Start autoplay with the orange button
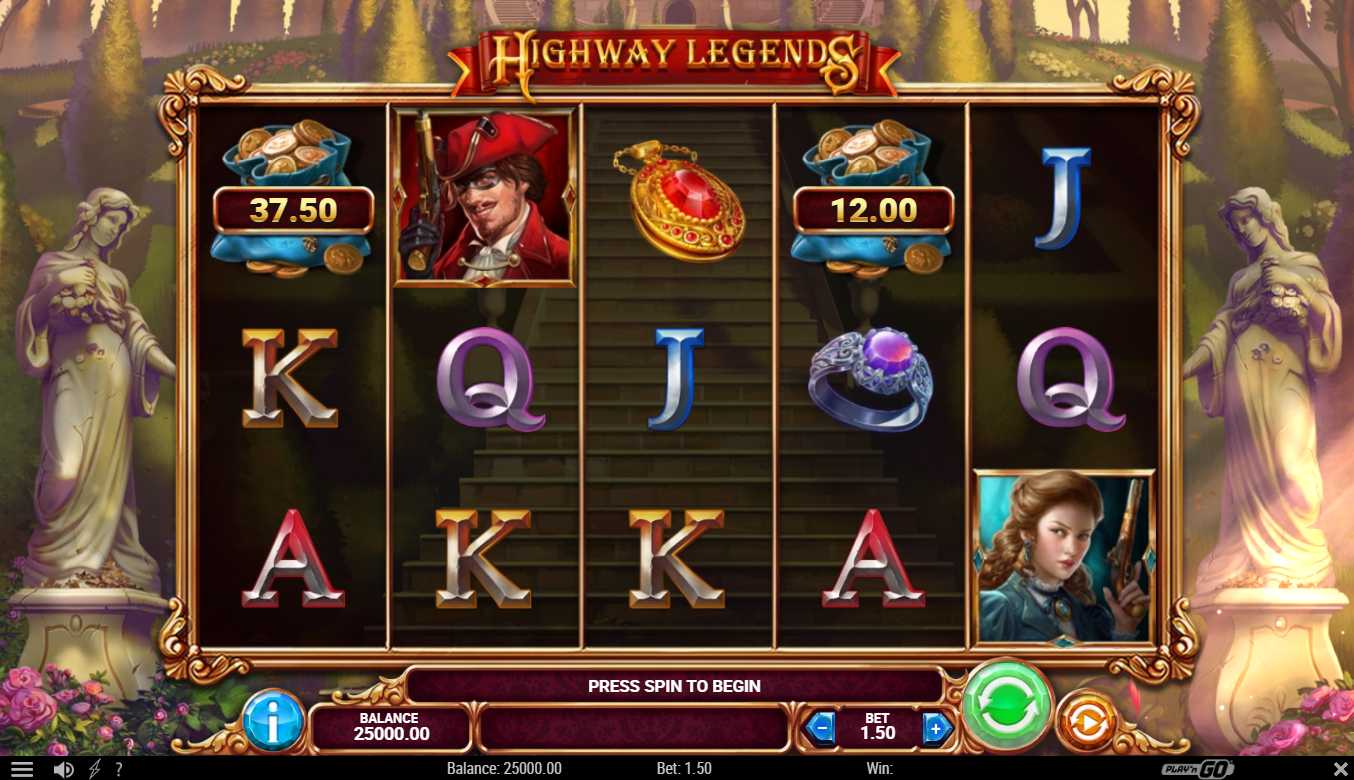Screen dimensions: 1354x780 click(x=1086, y=721)
